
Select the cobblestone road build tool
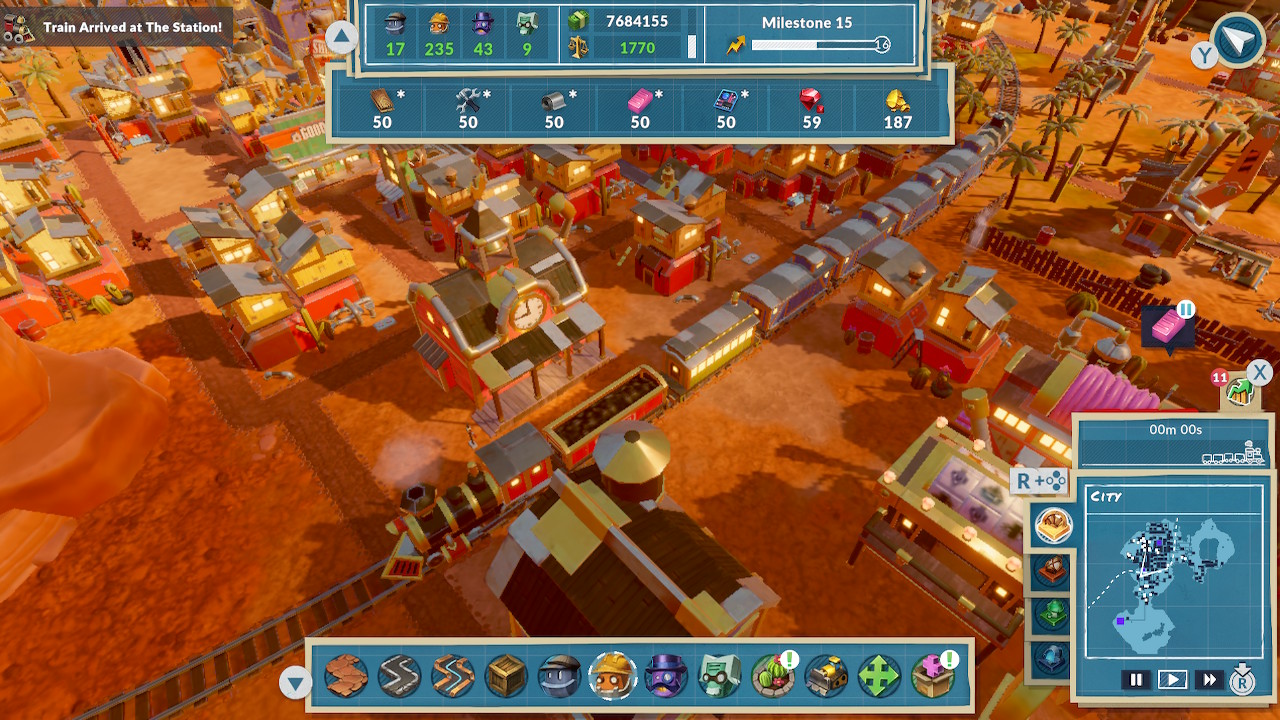pyautogui.click(x=346, y=677)
